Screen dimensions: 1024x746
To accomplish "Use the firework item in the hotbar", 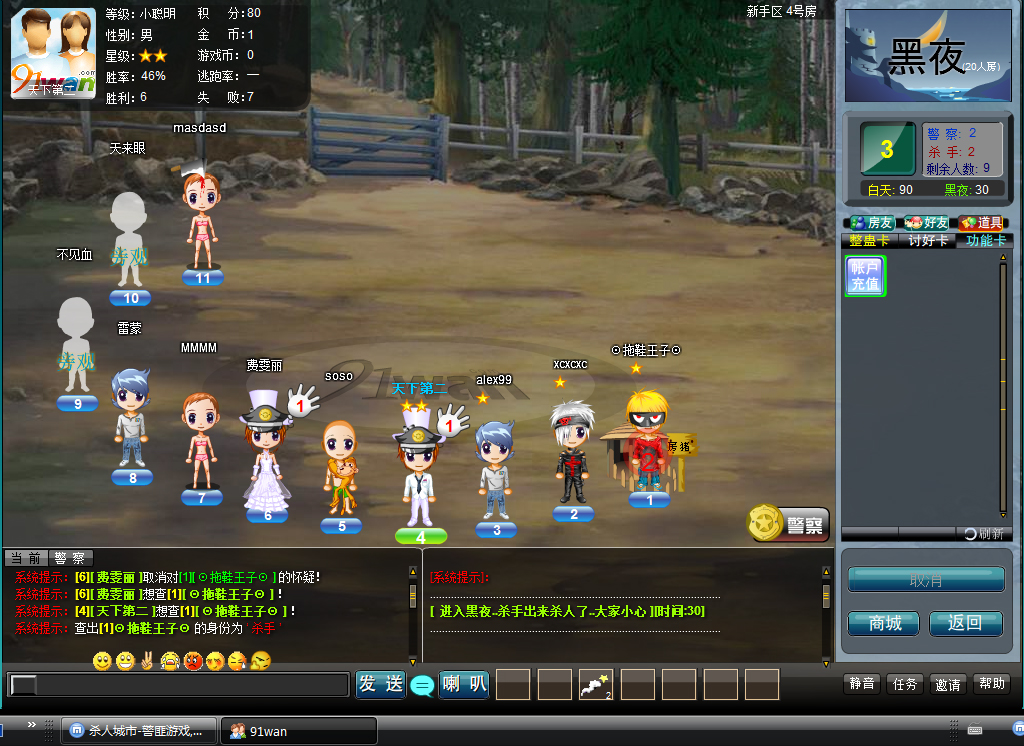I will [596, 684].
